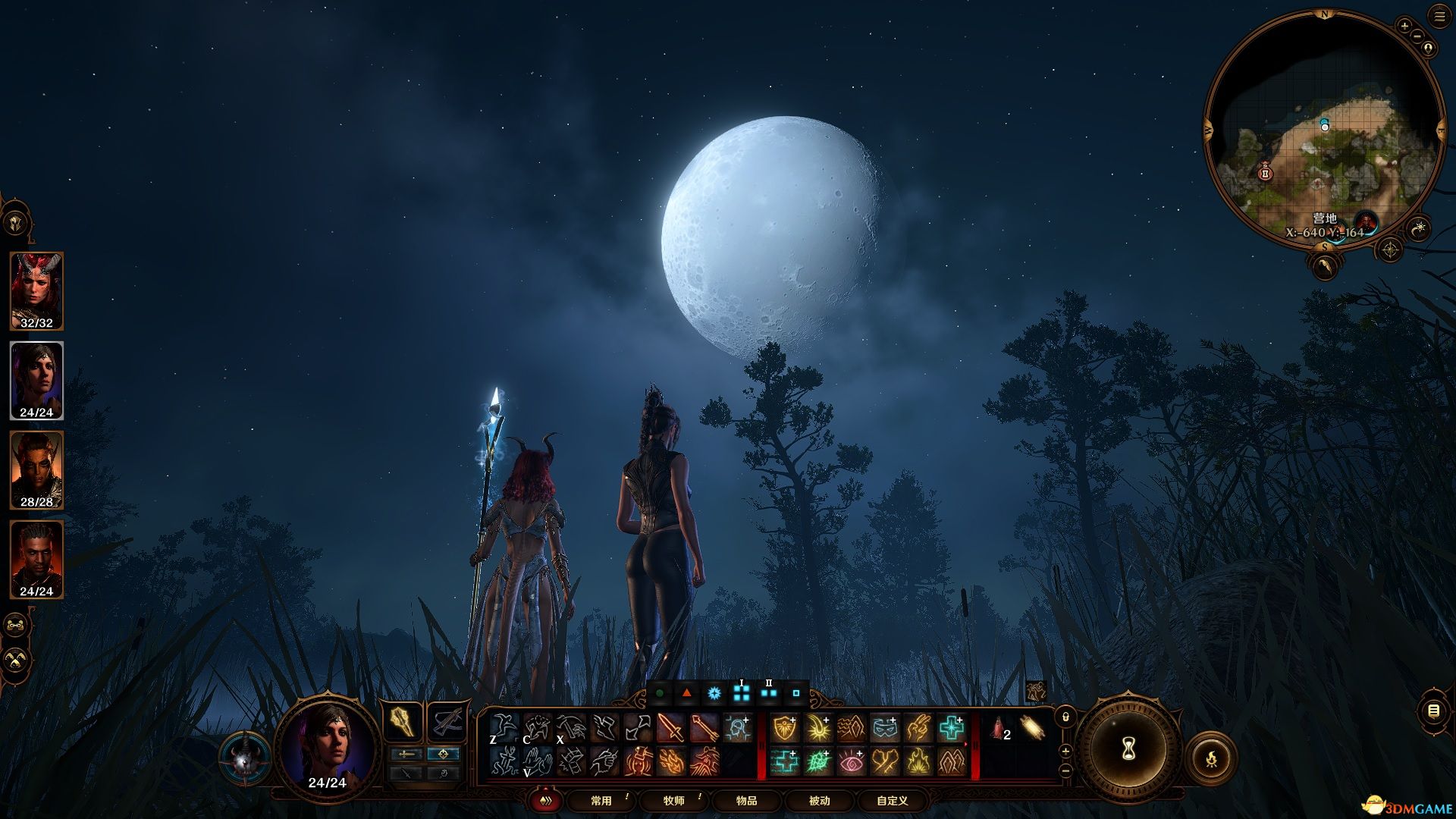Use the red potion with count 2
Image resolution: width=1456 pixels, height=819 pixels.
tap(998, 729)
